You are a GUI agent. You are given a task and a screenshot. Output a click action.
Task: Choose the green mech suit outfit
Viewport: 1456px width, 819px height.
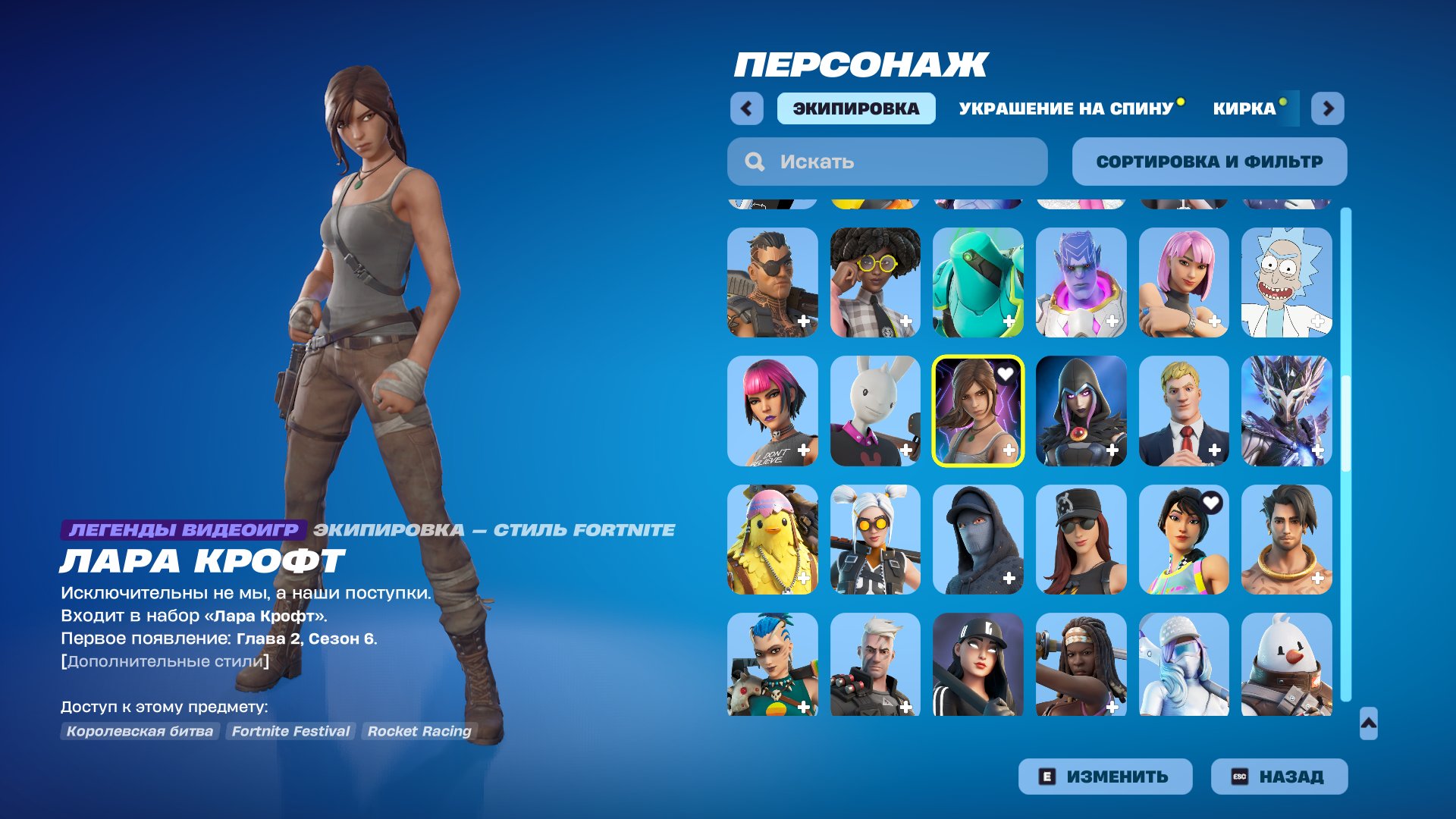[978, 283]
